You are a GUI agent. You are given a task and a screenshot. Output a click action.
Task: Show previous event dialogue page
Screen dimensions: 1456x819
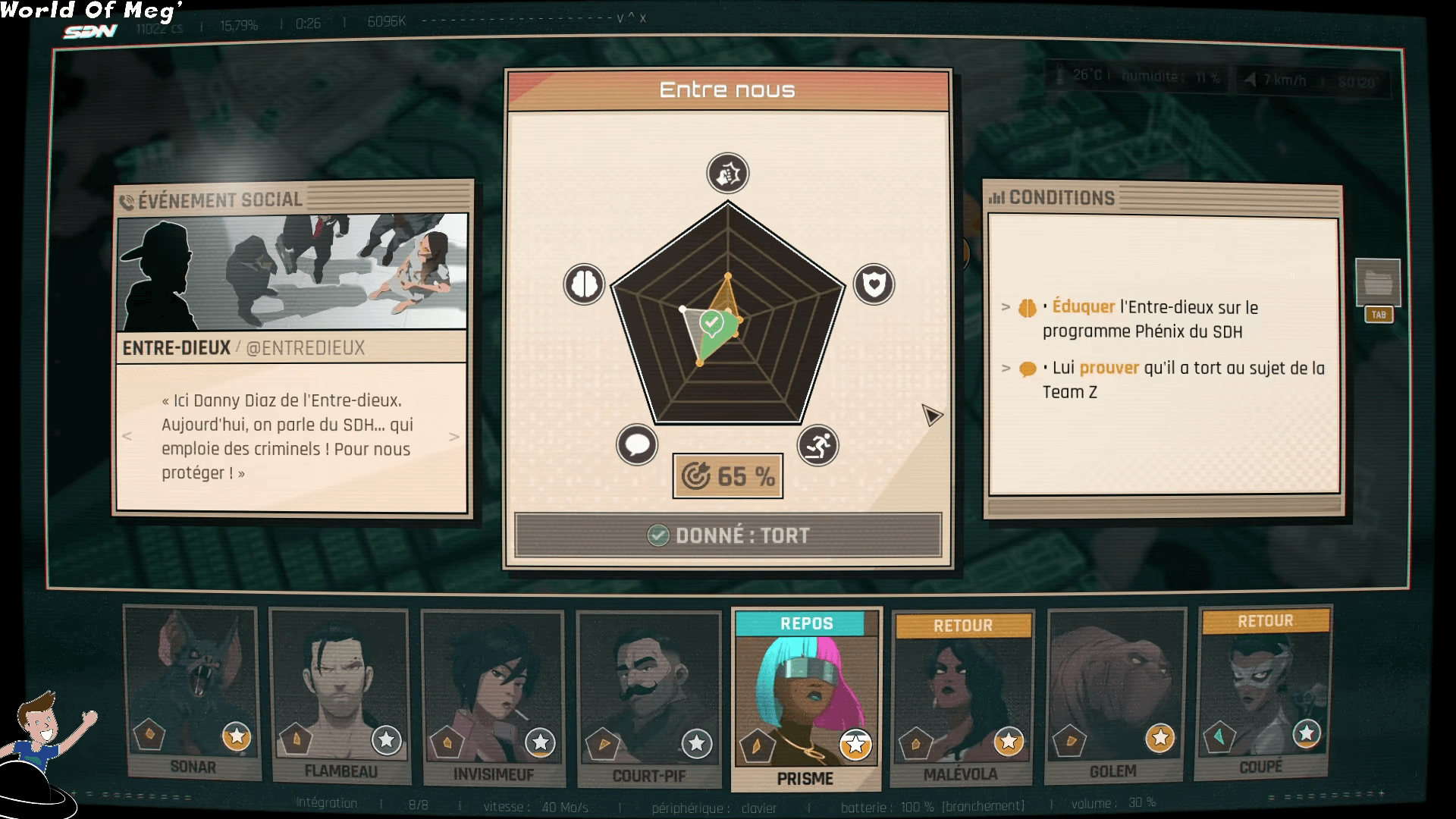click(127, 436)
